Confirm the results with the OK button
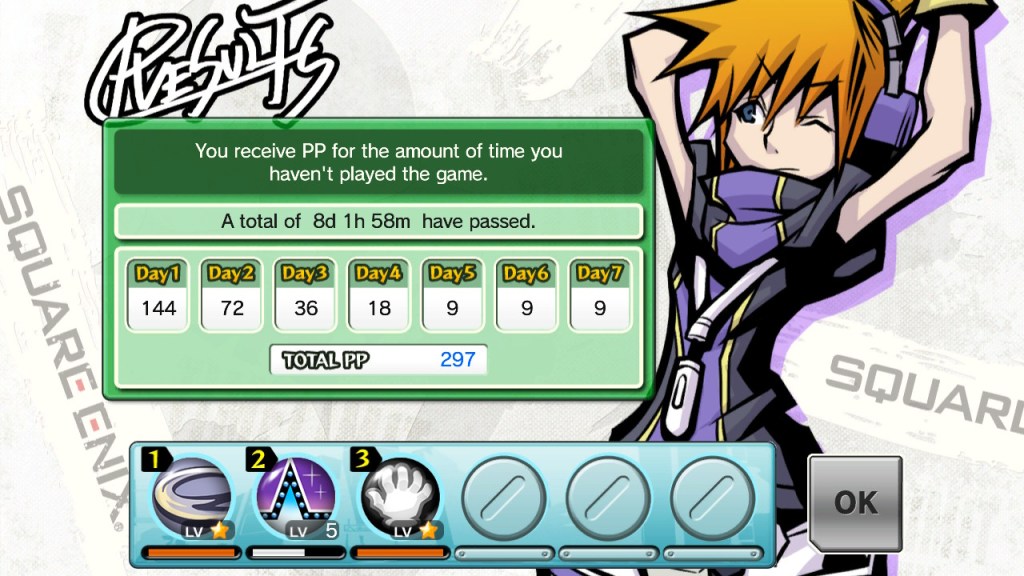1024x576 pixels. 855,502
